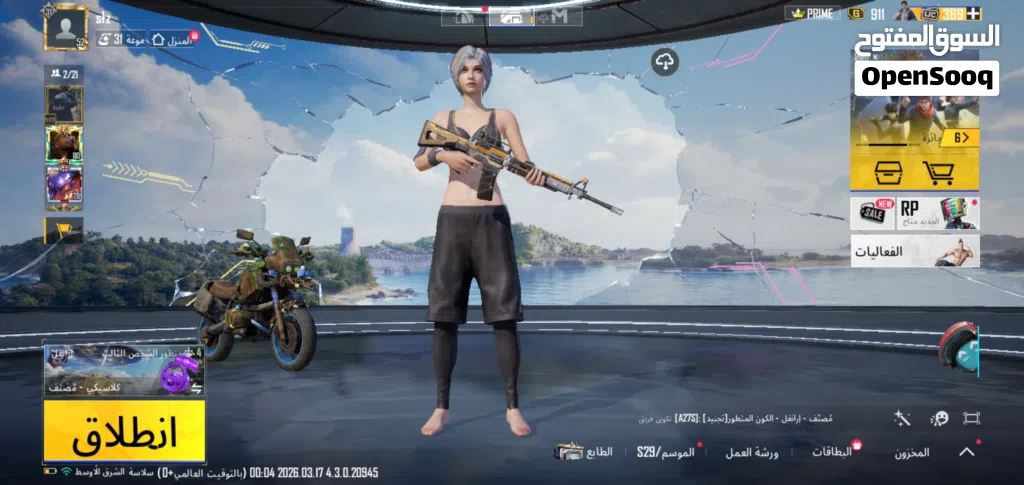
Task: Open the friends list showing 2/21
Action: coord(64,75)
